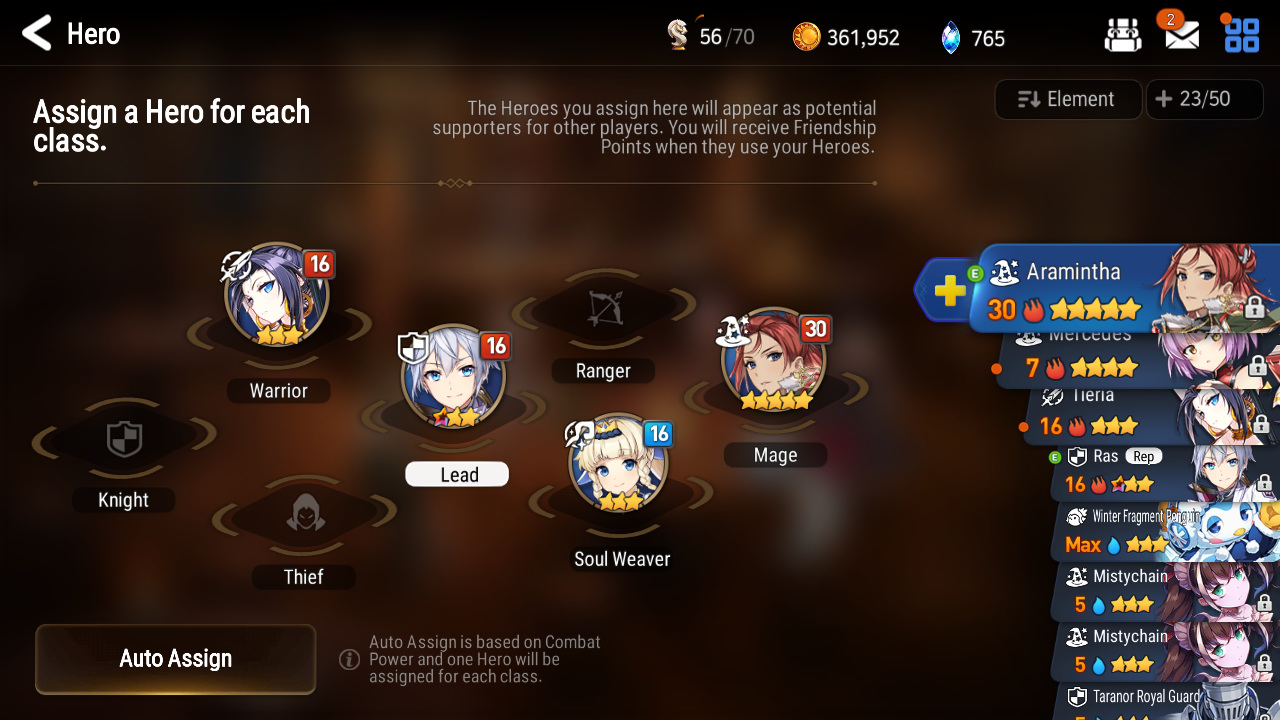
Task: Open the Element sort option
Action: [1068, 99]
